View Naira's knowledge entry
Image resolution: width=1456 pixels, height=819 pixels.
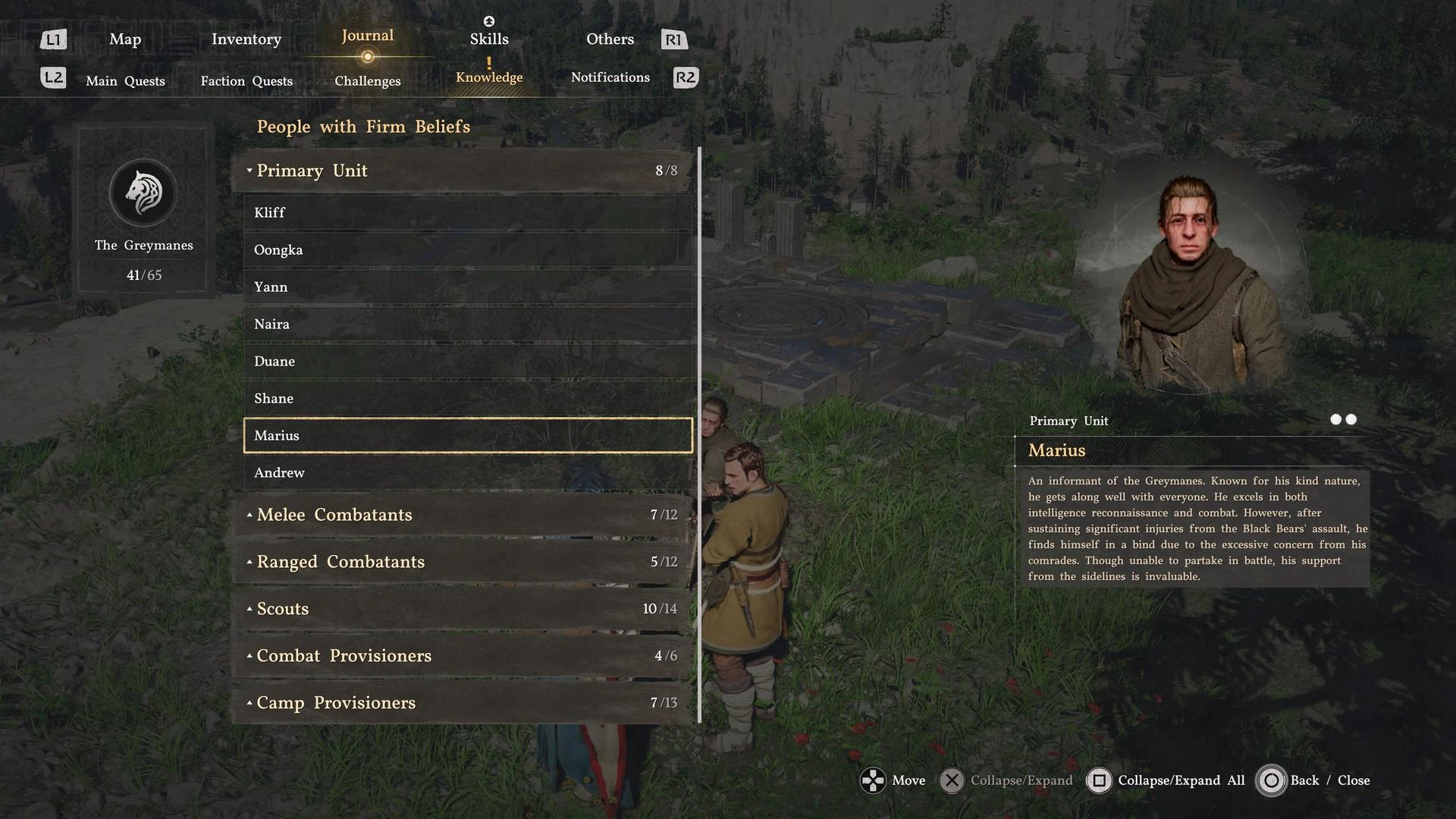[x=467, y=325]
